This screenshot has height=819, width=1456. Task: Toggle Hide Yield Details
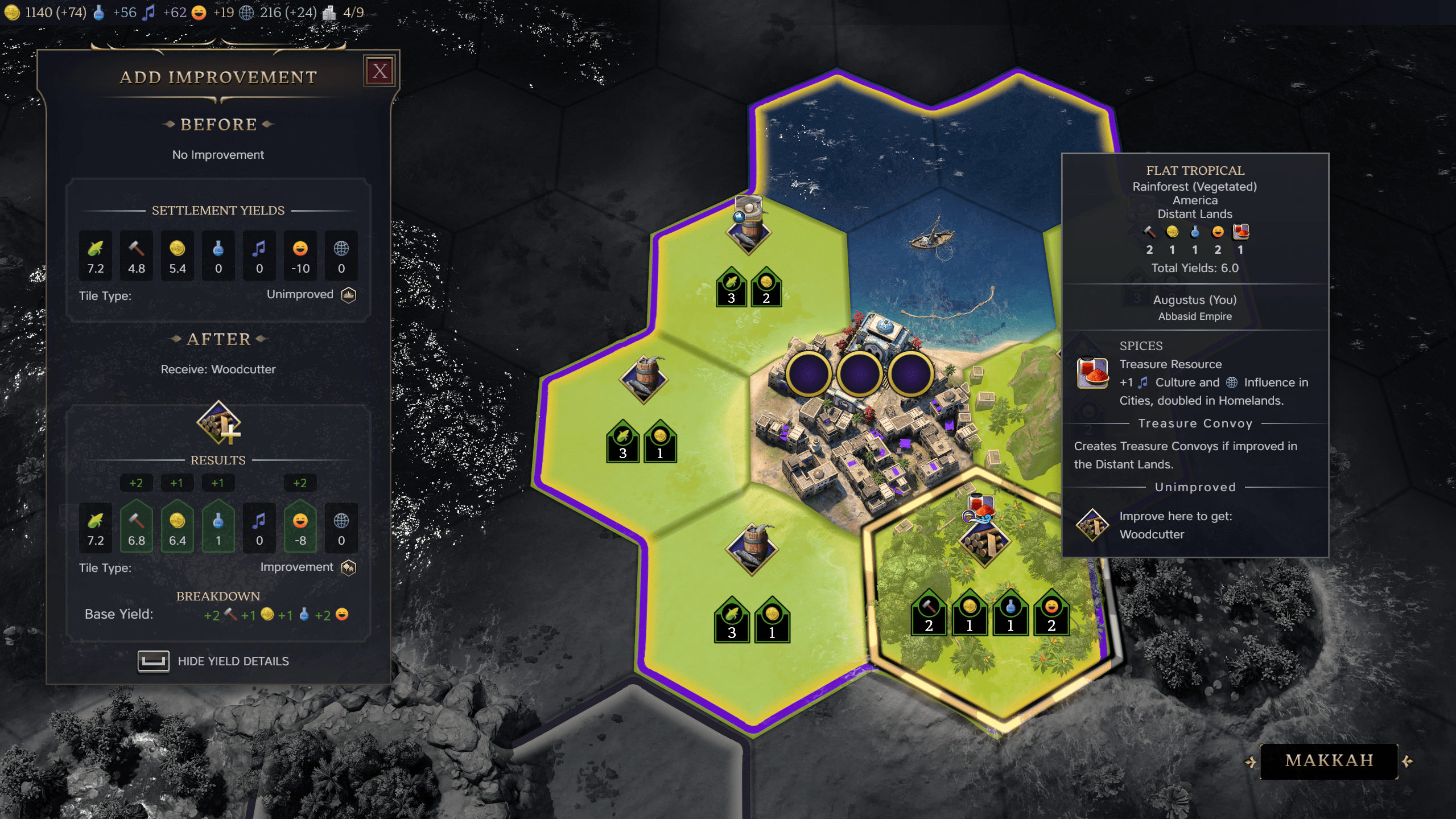(154, 661)
